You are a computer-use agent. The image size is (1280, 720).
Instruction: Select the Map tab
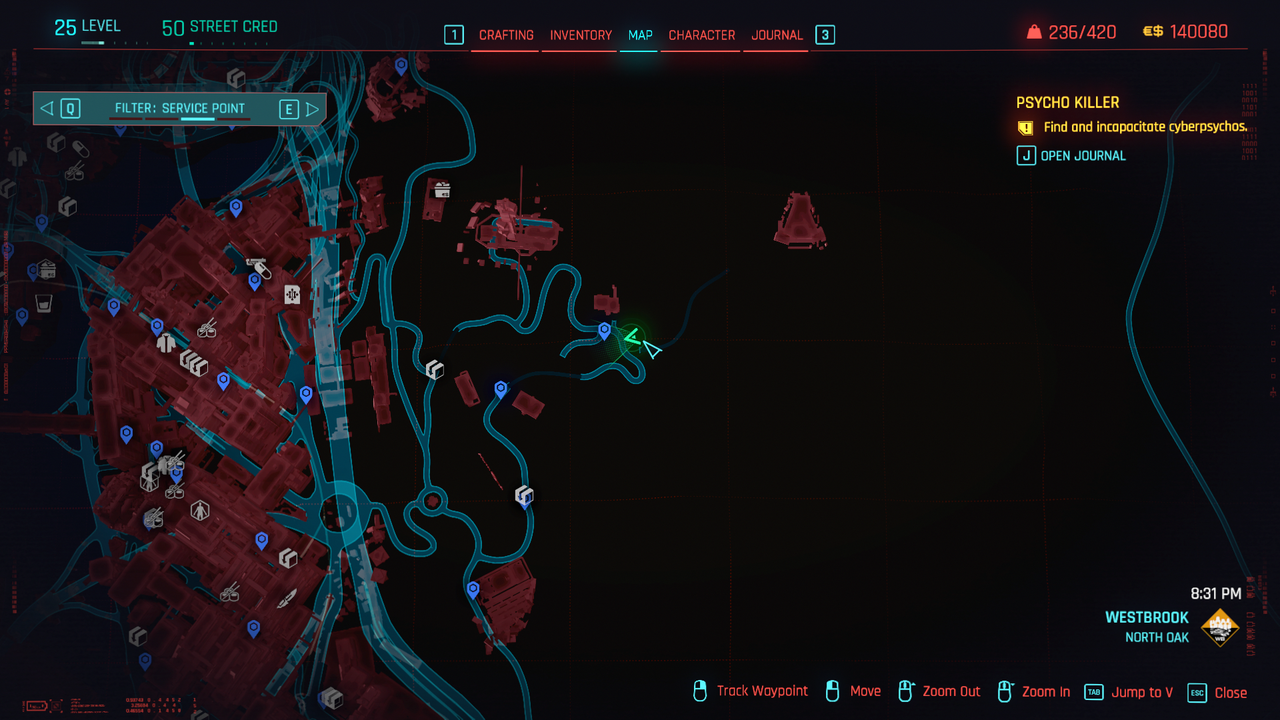click(x=640, y=35)
